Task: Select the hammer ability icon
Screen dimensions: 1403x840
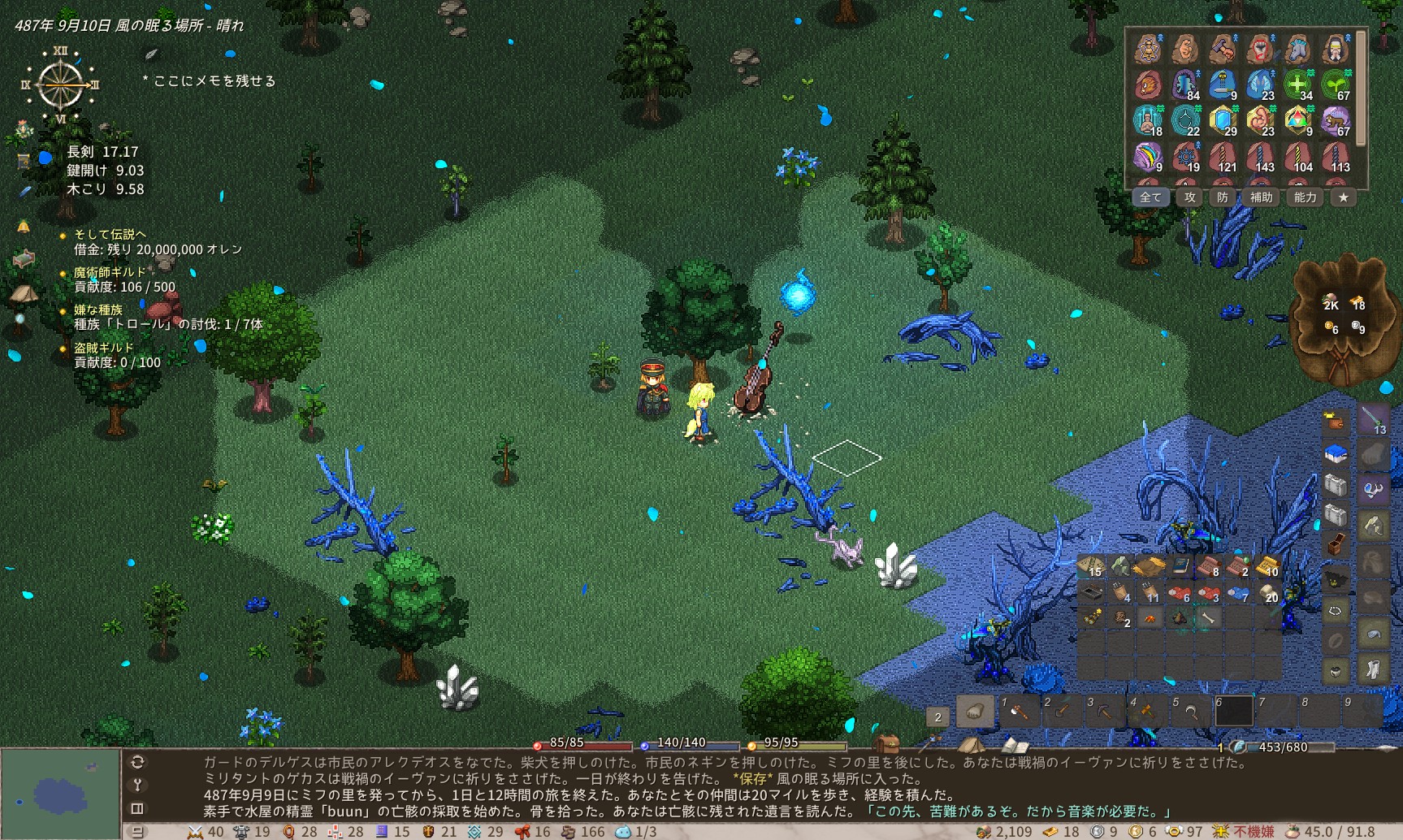Action: click(x=1222, y=49)
